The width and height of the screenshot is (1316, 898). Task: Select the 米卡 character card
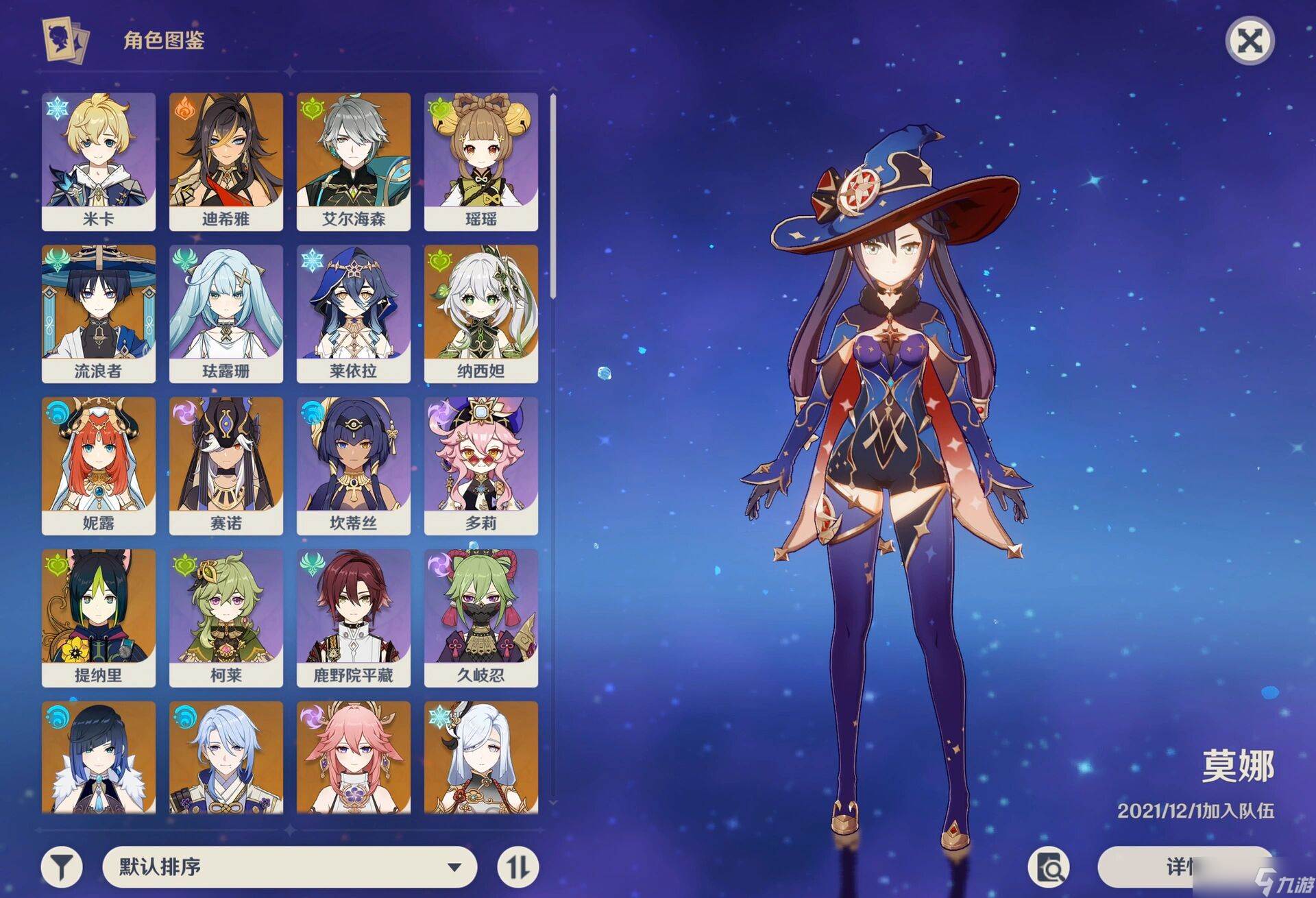(99, 161)
